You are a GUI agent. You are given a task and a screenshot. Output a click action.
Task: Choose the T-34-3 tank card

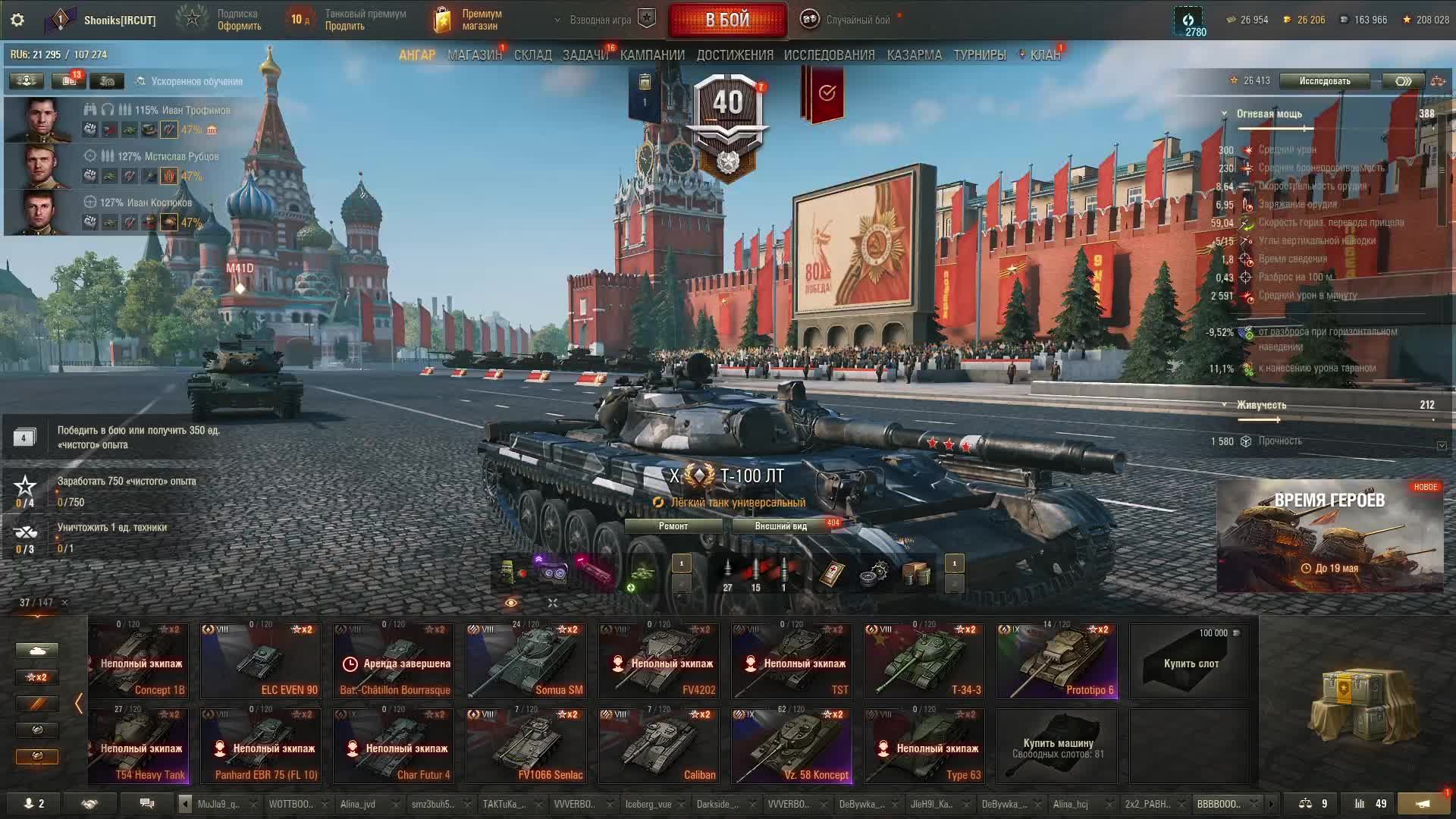(924, 661)
